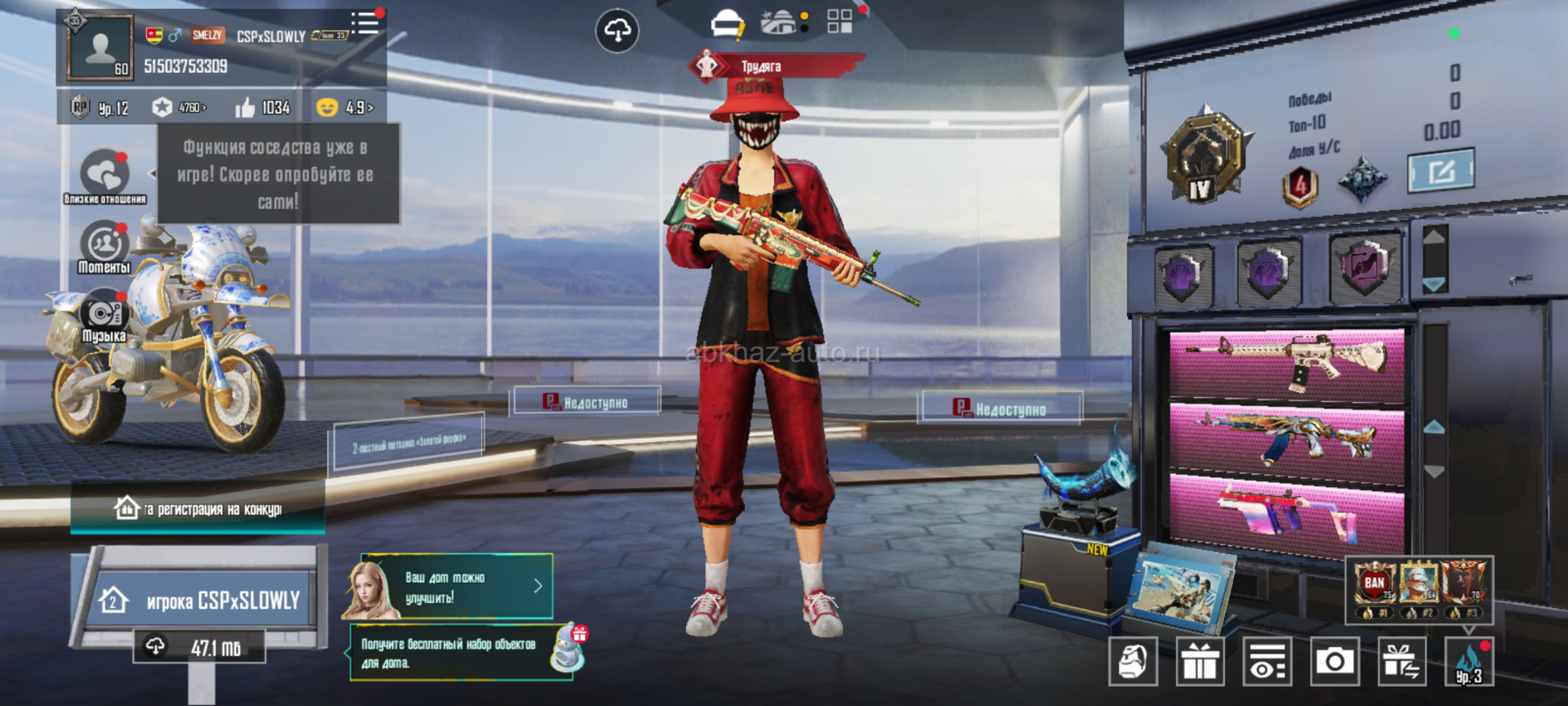Show the popularity star 4760 details
The width and height of the screenshot is (1568, 706).
click(179, 108)
